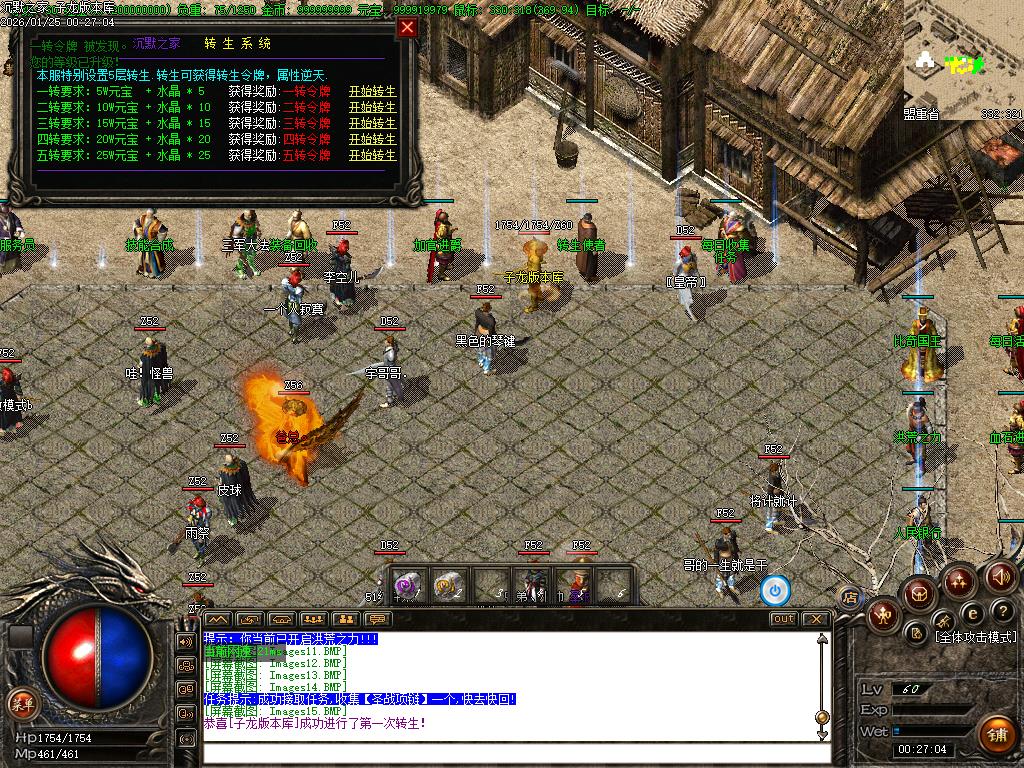Screen dimensions: 1024x768
Task: Toggle sound with the speaker orb
Action: point(1001,576)
